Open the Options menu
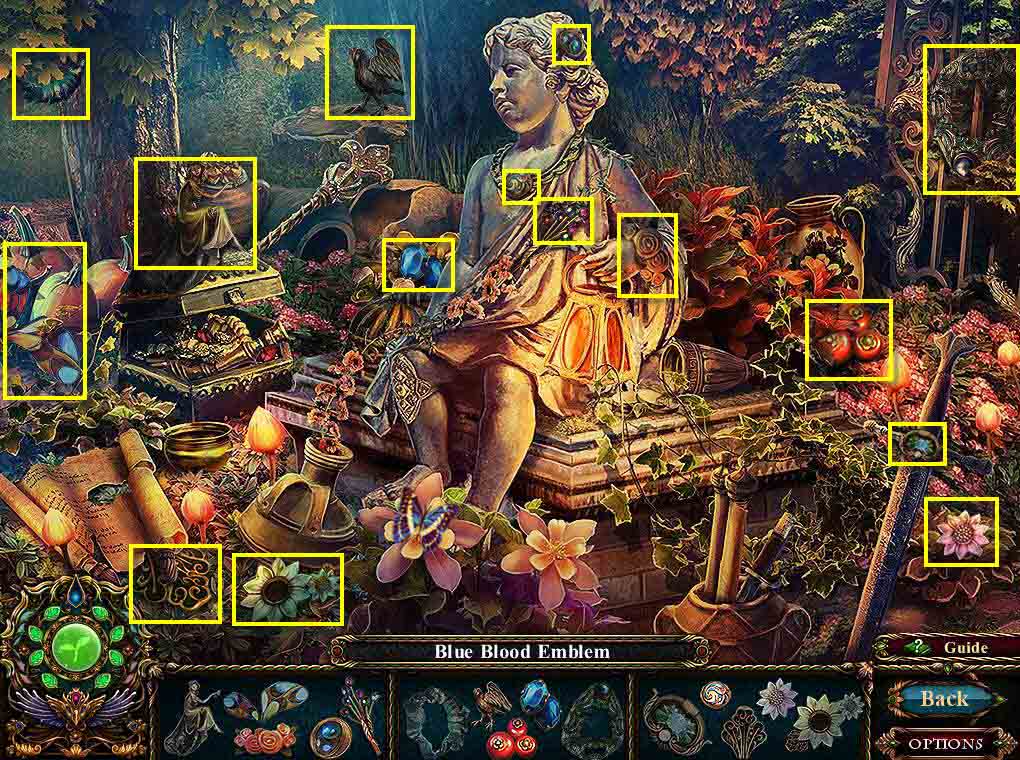The width and height of the screenshot is (1020, 760). (x=946, y=743)
